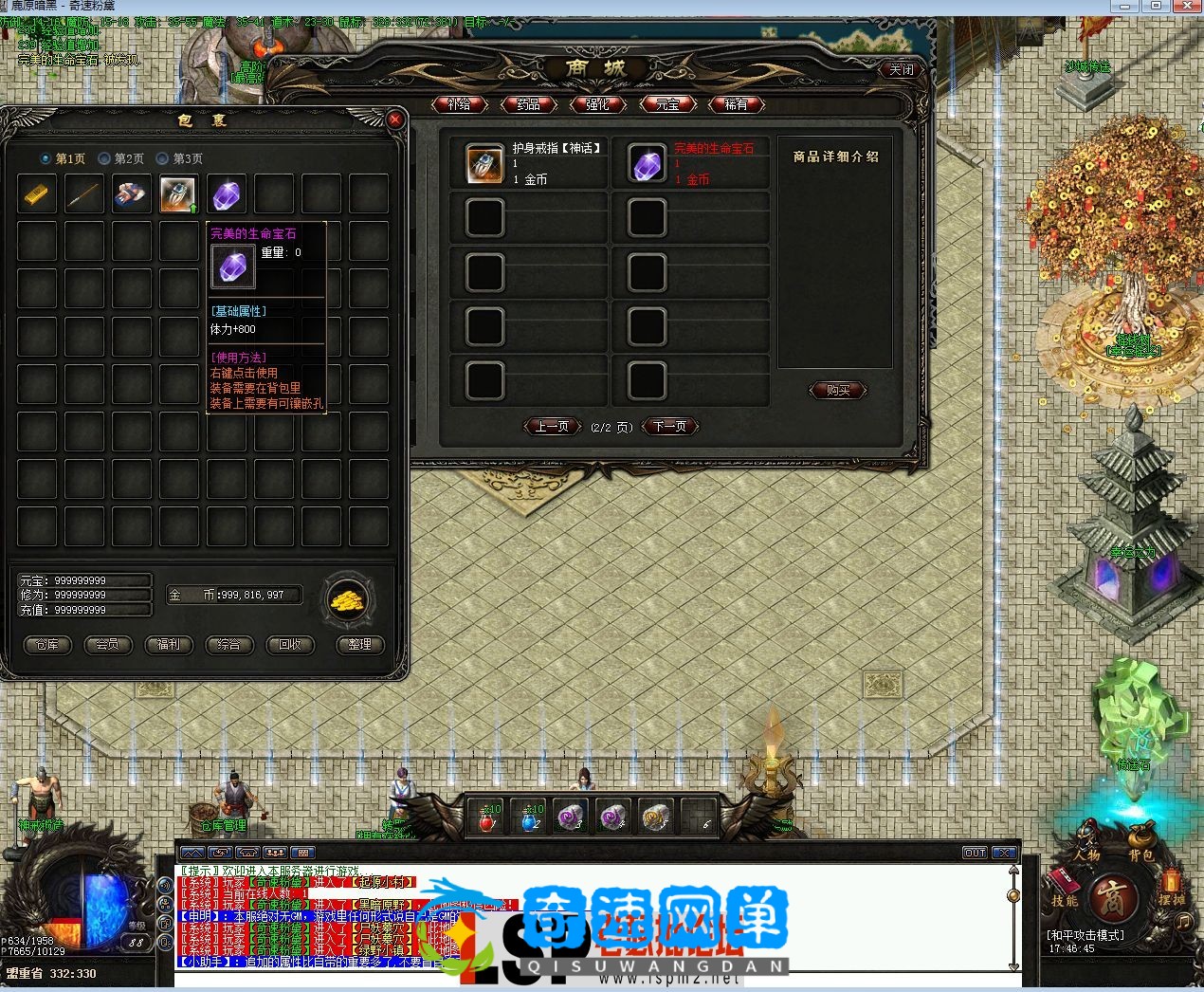The height and width of the screenshot is (992, 1204).
Task: Go to the previous shop page (上一页)
Action: tap(552, 427)
